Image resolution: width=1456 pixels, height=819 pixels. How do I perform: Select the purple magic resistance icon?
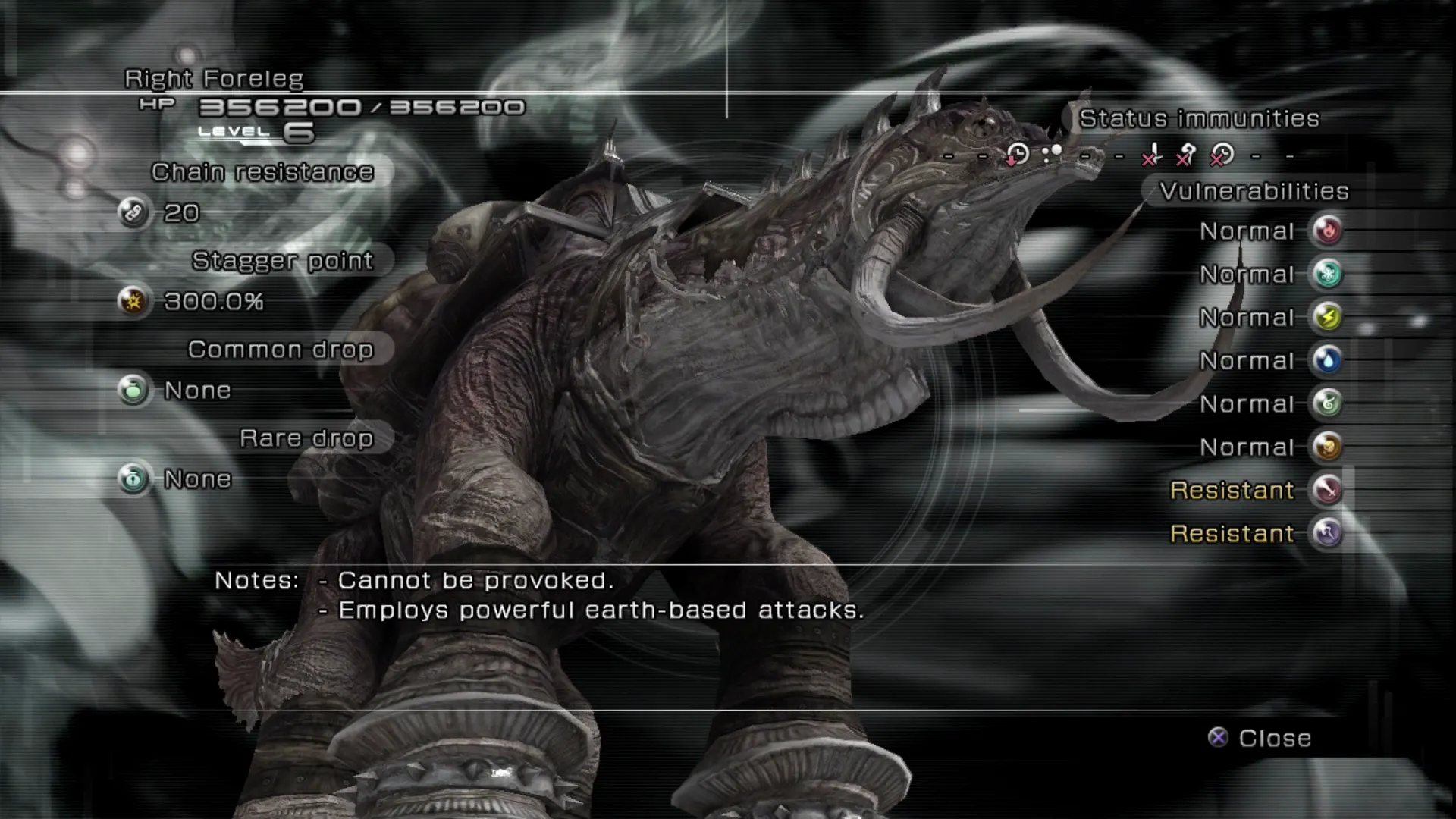[1327, 533]
